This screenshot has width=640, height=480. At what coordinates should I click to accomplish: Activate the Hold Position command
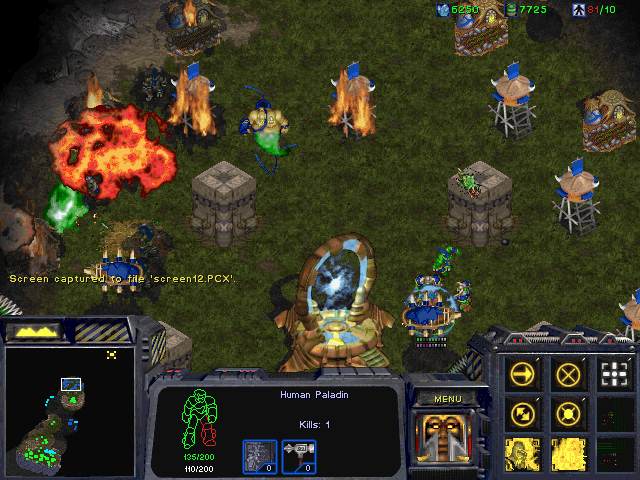pos(569,413)
